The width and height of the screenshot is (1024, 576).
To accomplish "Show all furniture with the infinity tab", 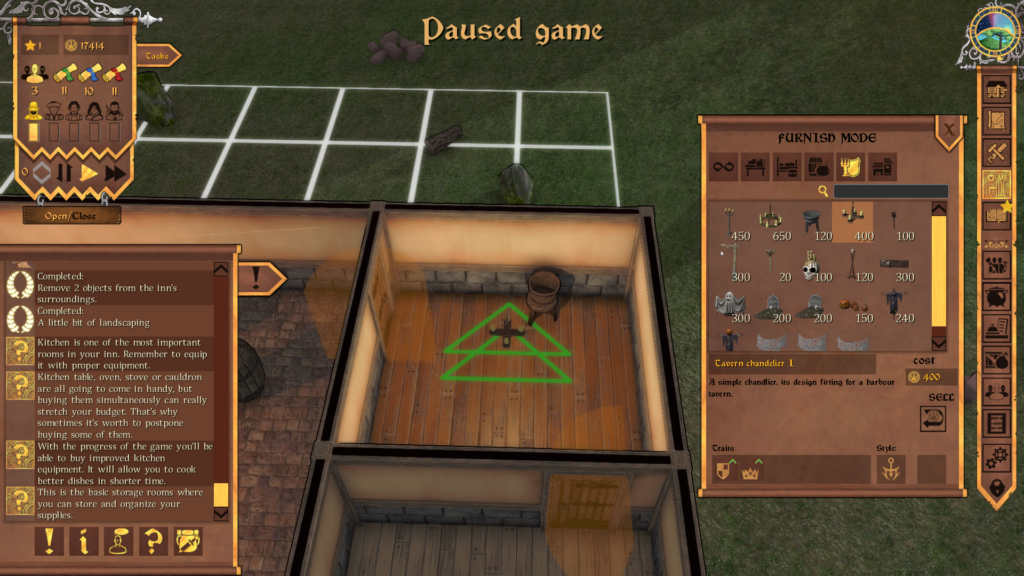I will 723,167.
